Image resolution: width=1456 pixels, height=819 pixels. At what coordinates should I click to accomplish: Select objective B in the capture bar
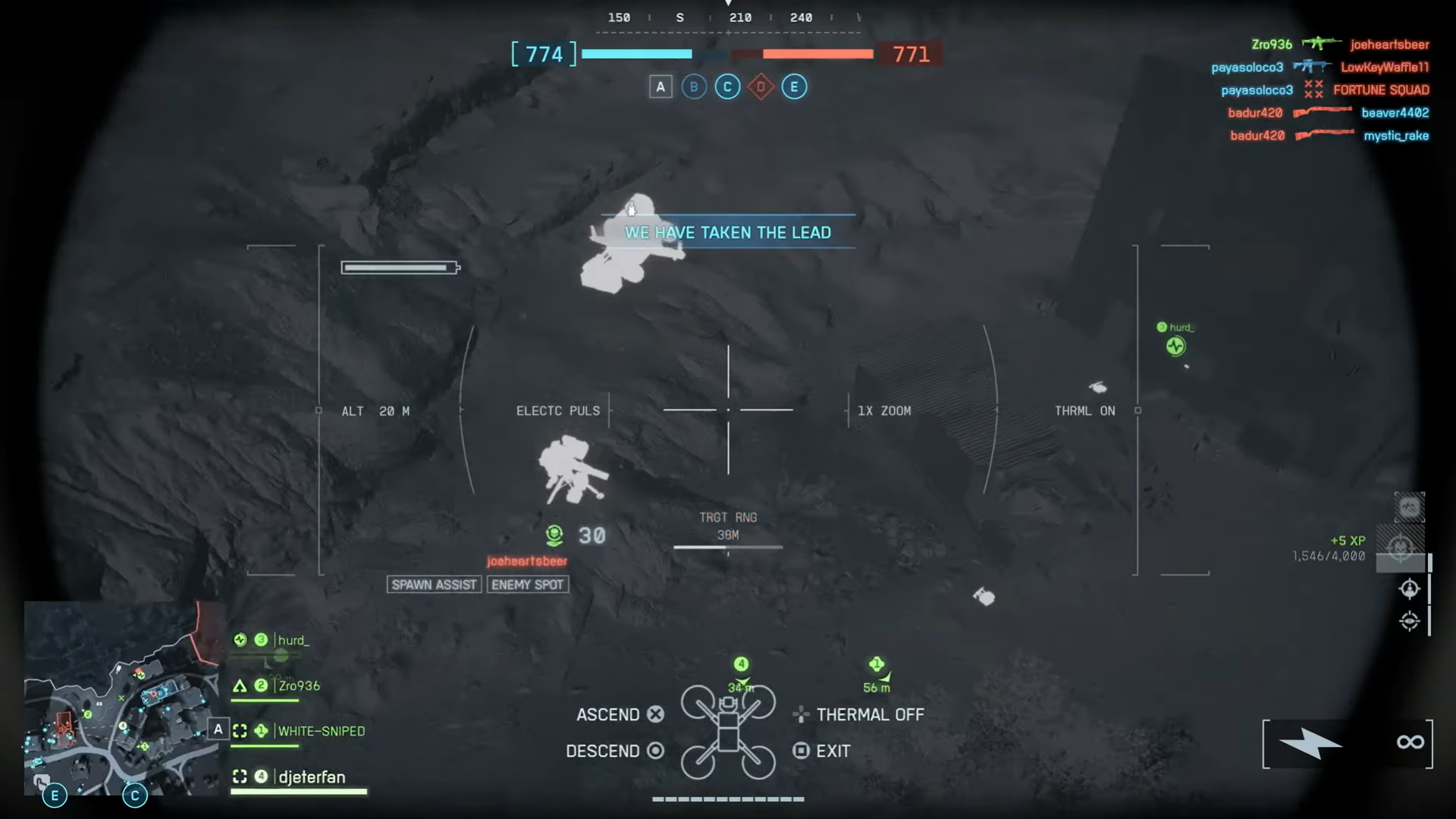point(694,87)
